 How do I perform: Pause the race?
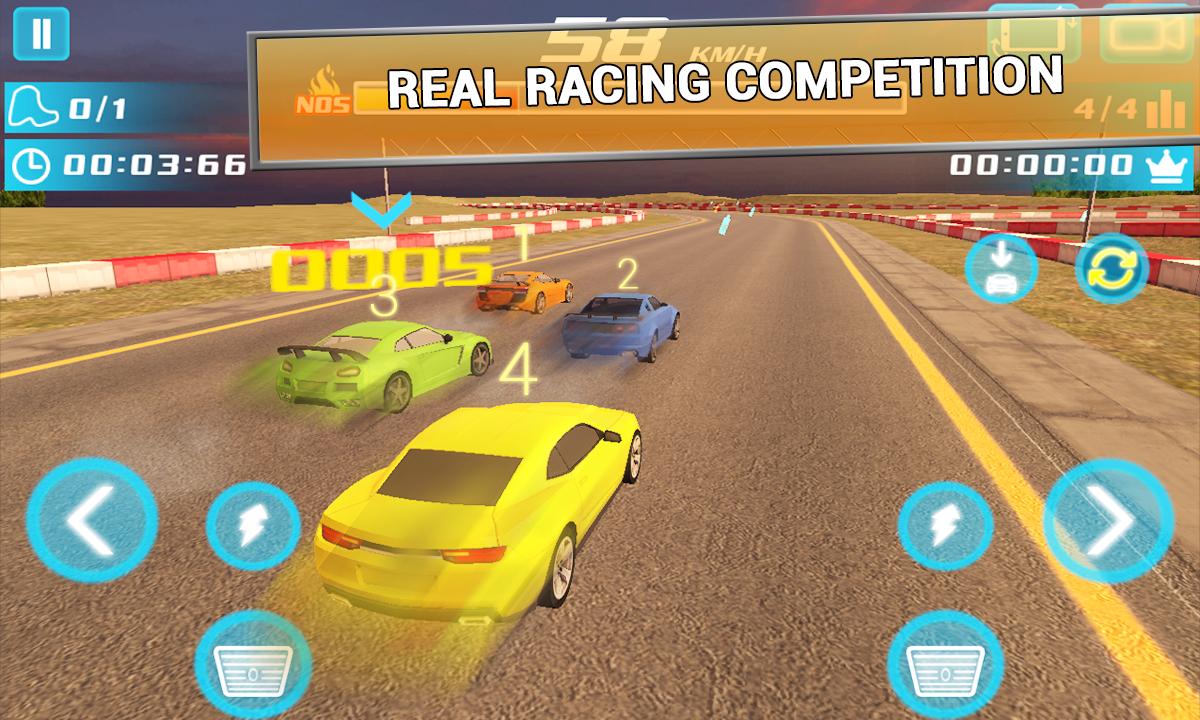pyautogui.click(x=41, y=34)
